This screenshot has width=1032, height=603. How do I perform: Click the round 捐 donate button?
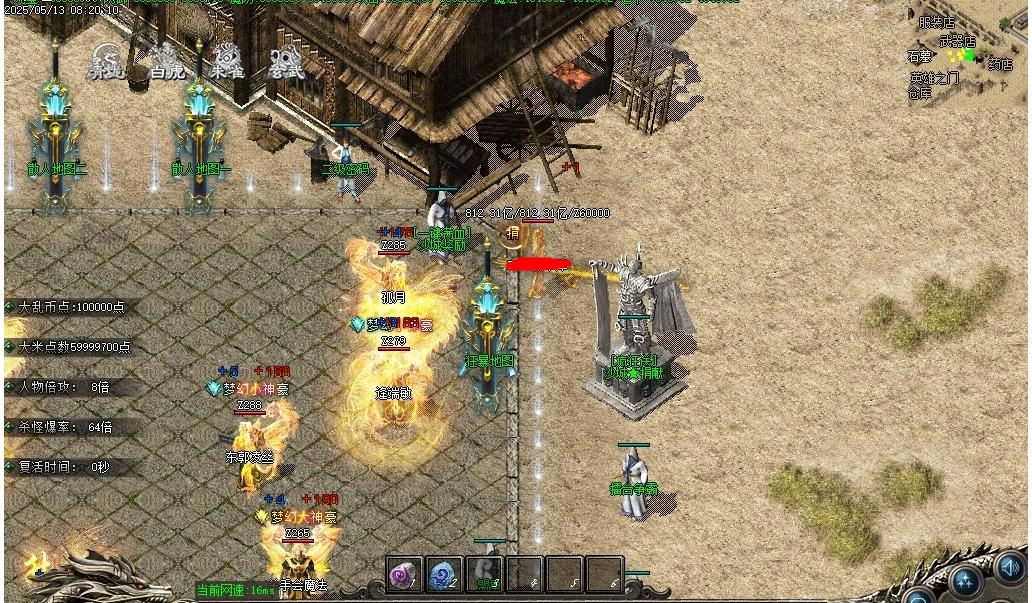512,234
